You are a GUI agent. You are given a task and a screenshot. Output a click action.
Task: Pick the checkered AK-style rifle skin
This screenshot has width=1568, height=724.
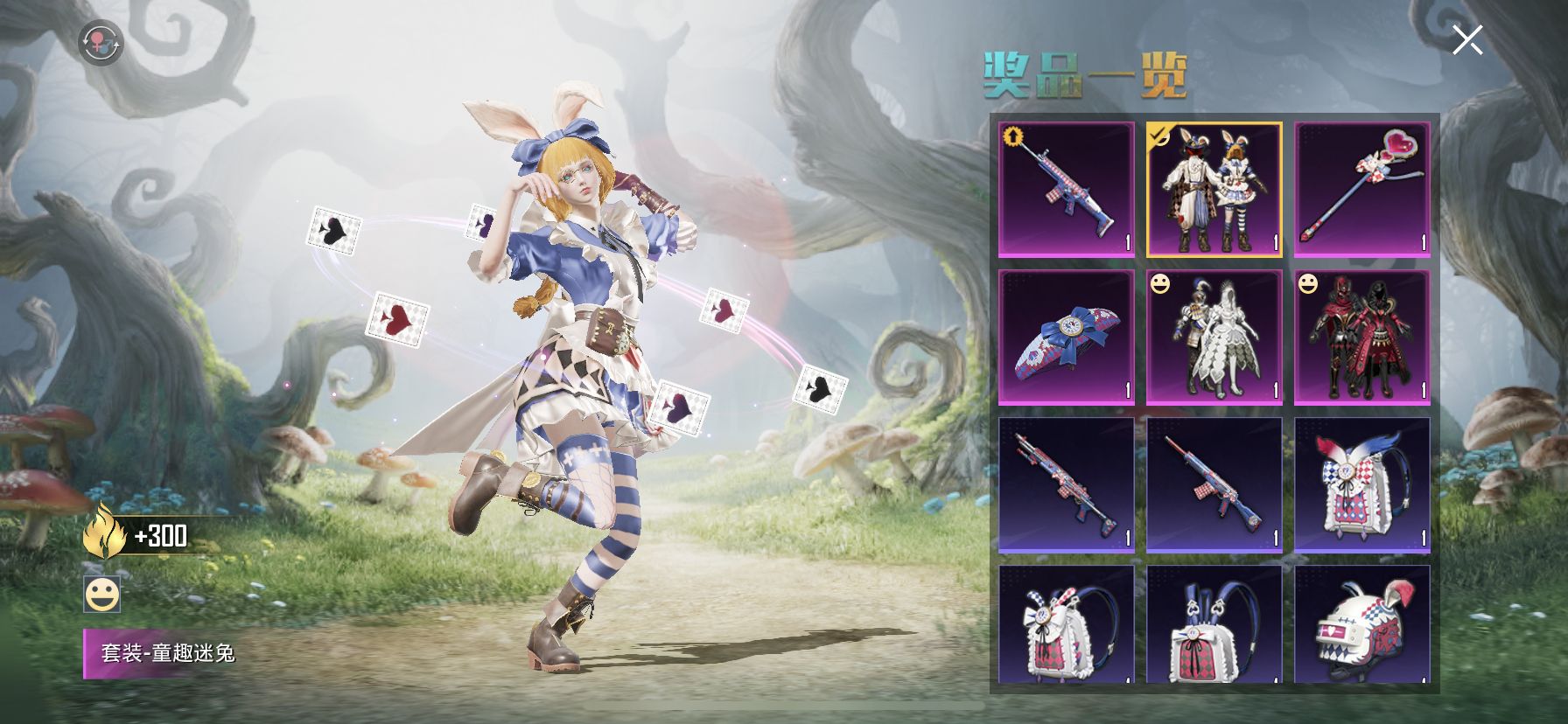click(x=1214, y=485)
